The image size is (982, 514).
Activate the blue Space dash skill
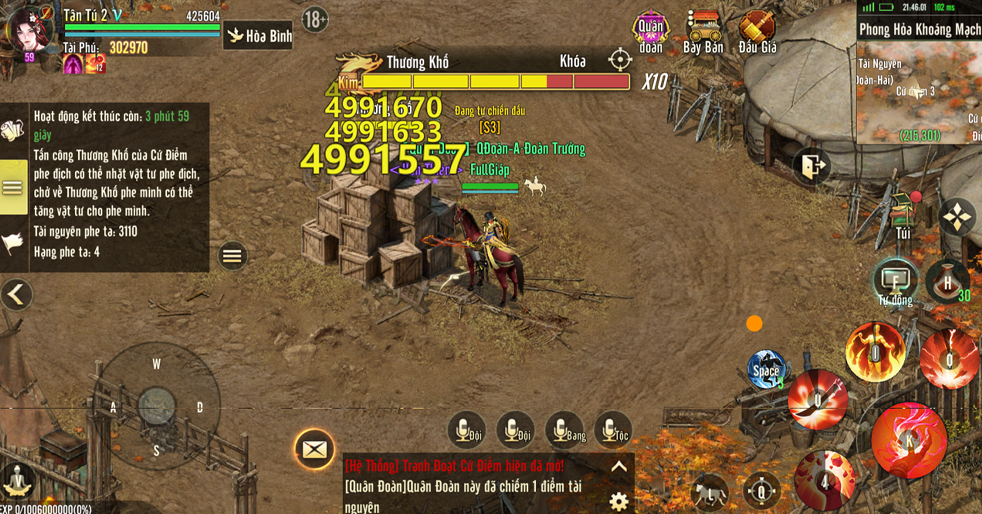(766, 369)
